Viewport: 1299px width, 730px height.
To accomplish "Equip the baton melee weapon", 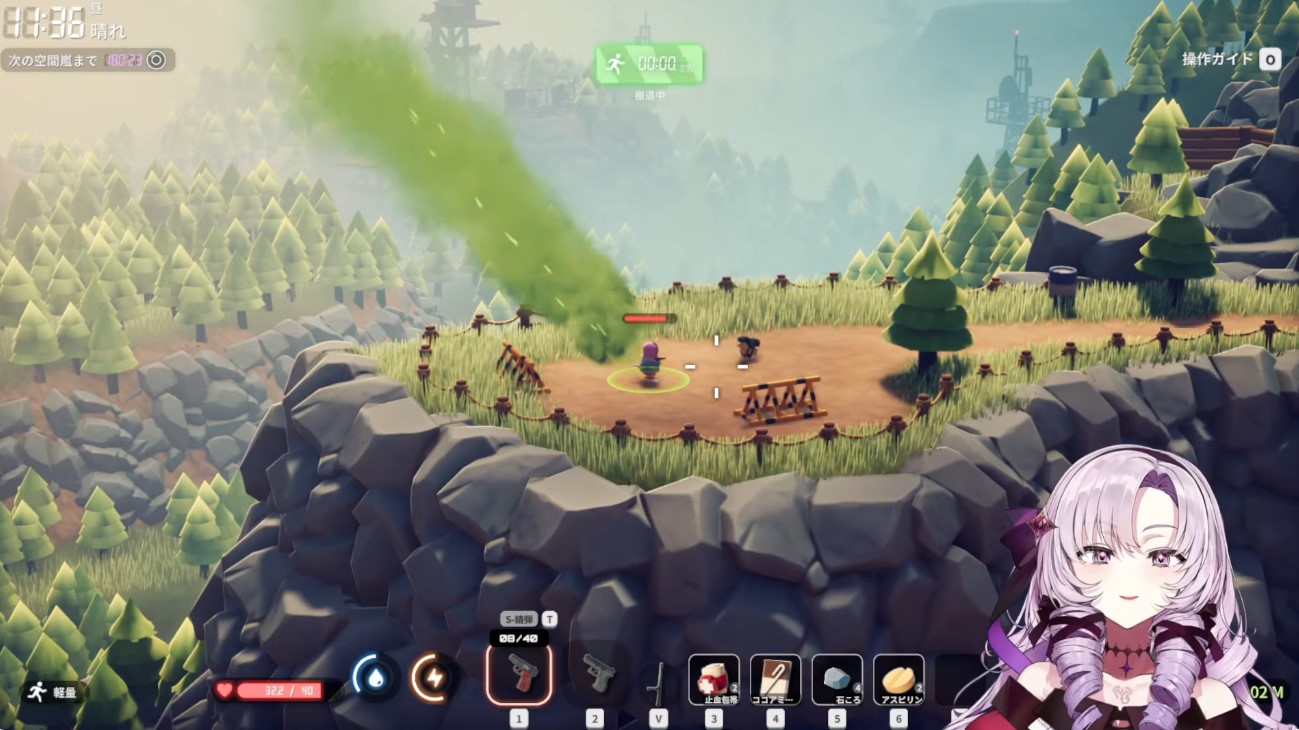I will [x=657, y=681].
